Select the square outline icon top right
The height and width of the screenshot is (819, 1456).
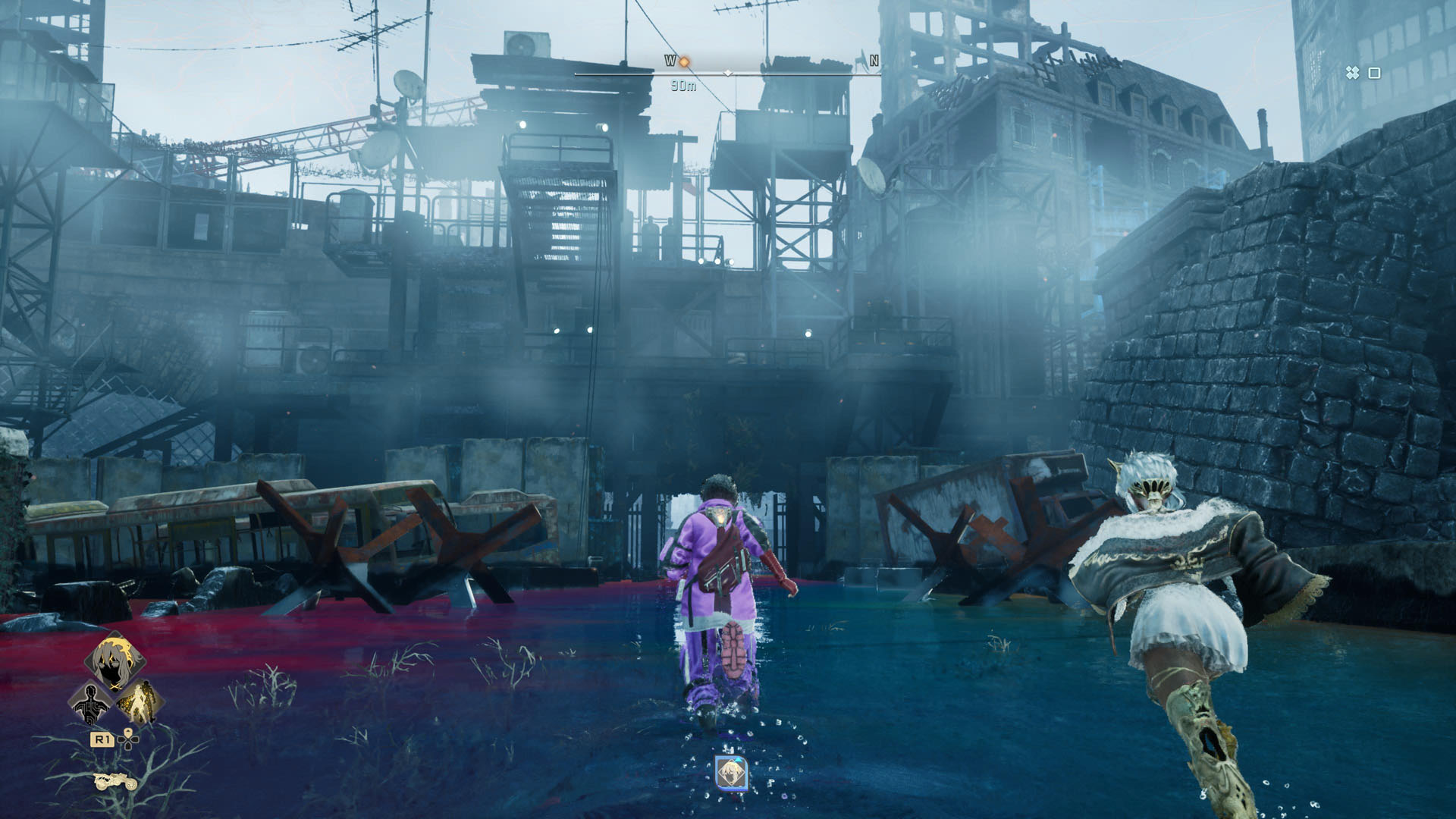[1374, 73]
